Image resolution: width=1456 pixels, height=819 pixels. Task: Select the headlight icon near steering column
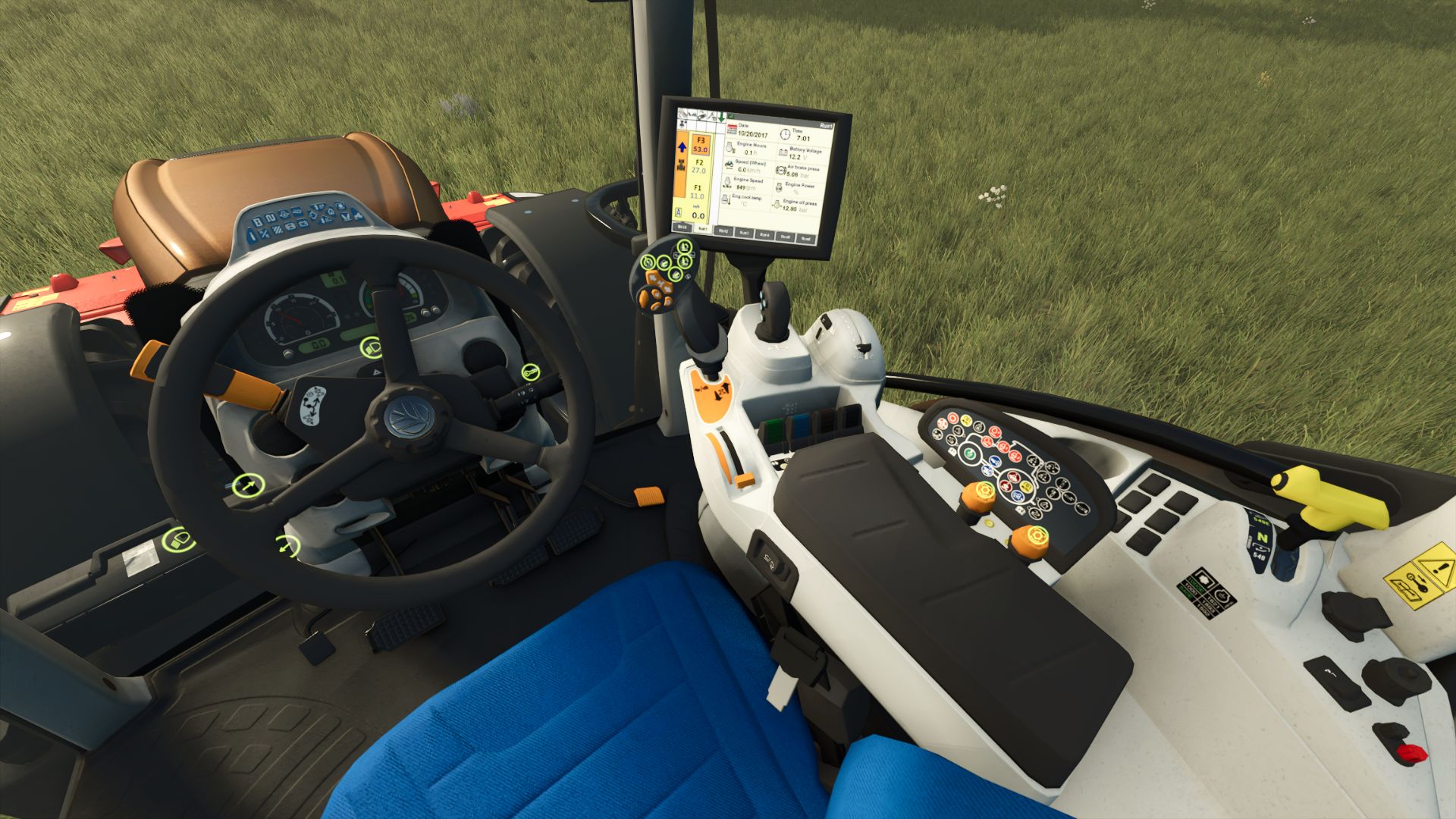point(372,347)
